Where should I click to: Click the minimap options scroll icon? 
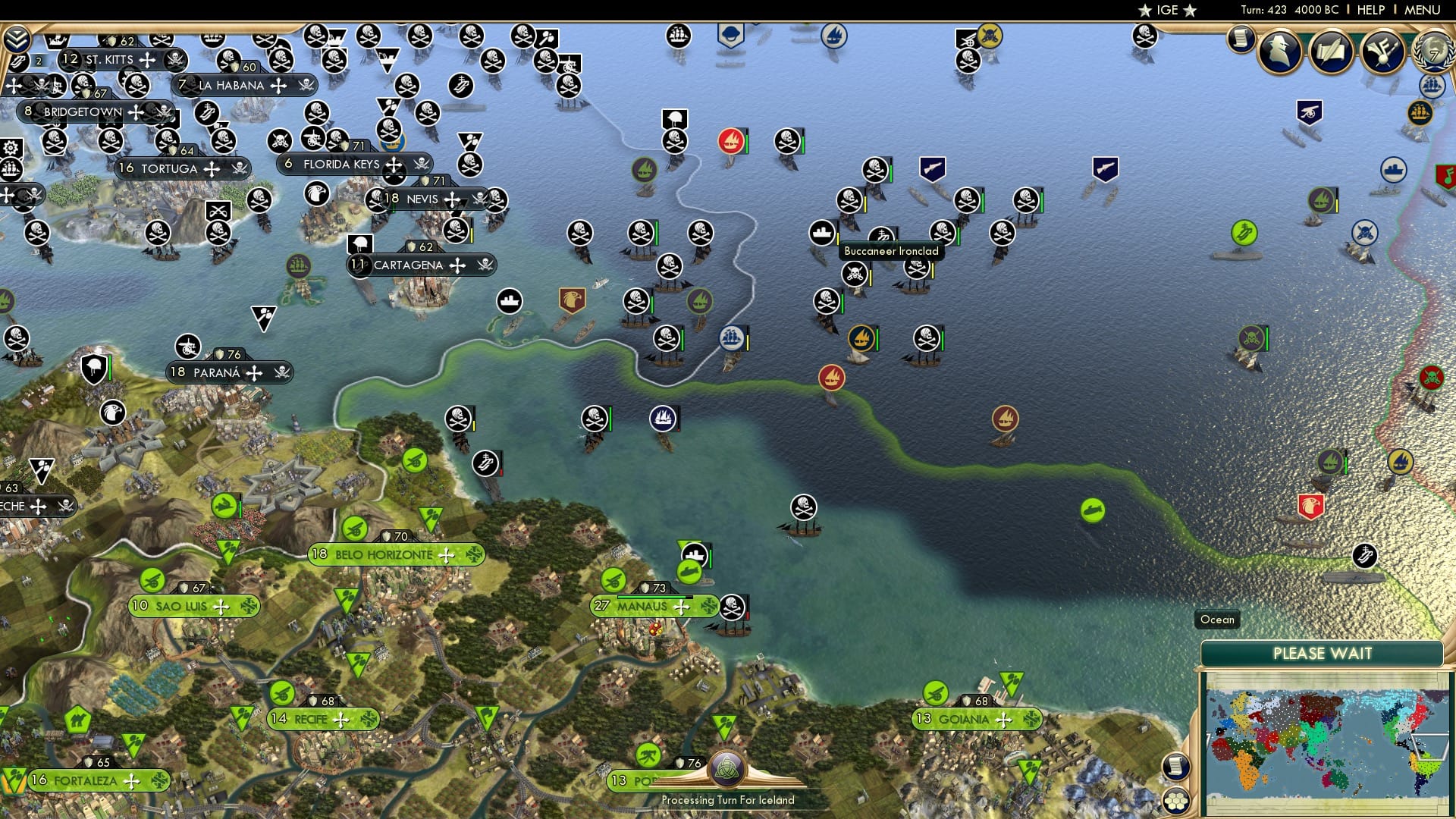point(1176,764)
